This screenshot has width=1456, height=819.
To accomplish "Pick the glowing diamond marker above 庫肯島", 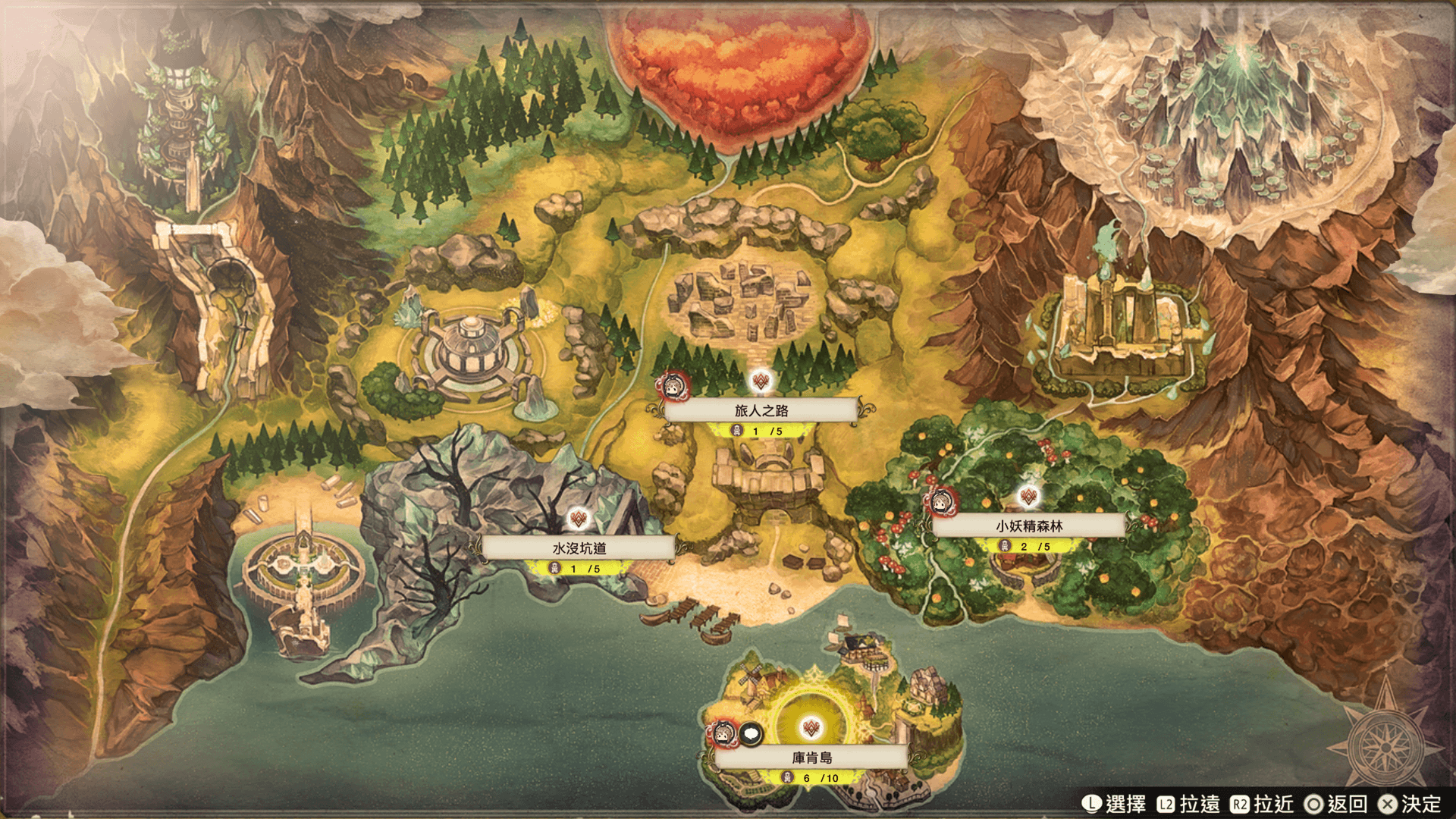I will 811,728.
